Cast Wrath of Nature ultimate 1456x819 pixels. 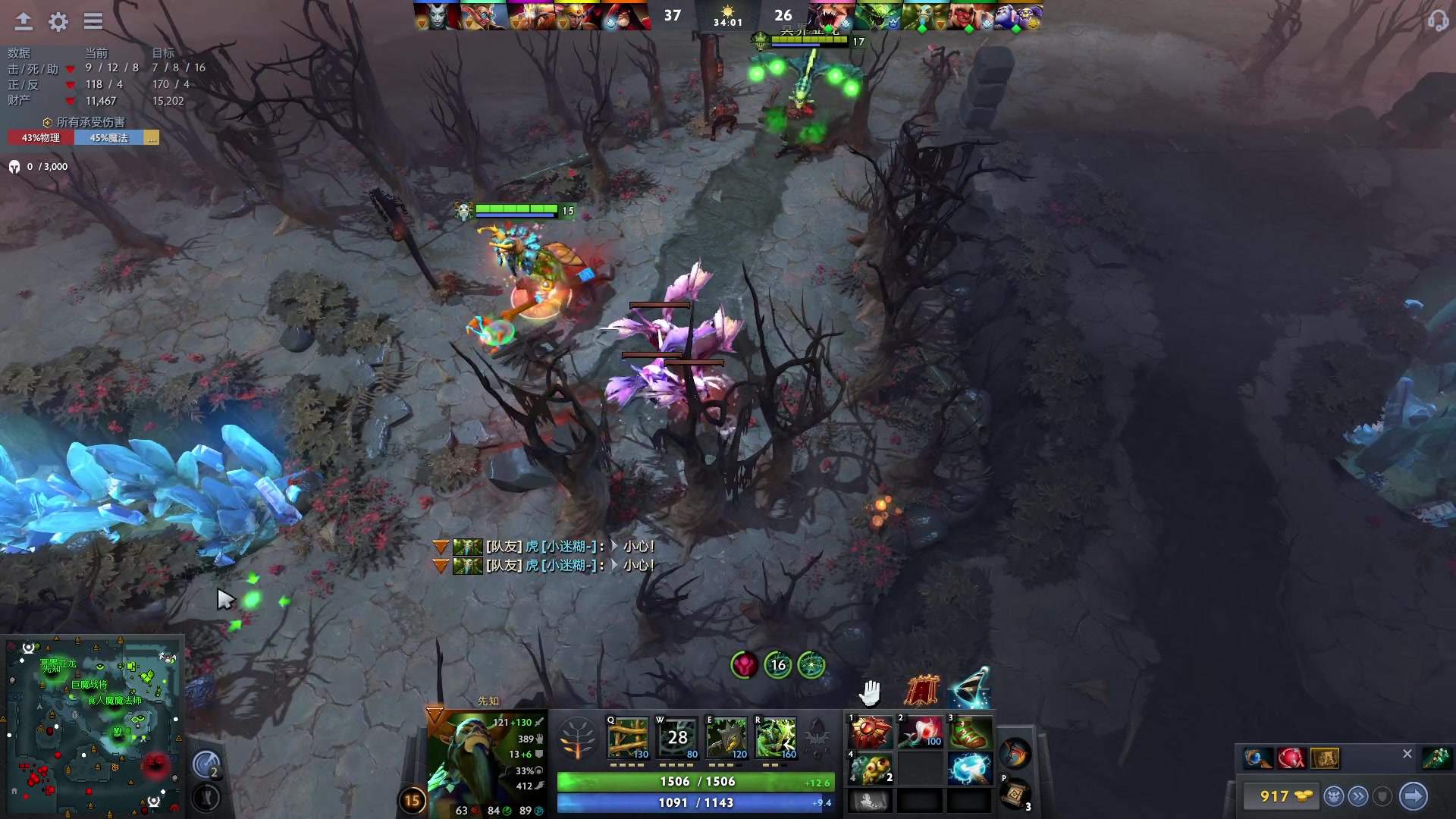click(x=776, y=736)
